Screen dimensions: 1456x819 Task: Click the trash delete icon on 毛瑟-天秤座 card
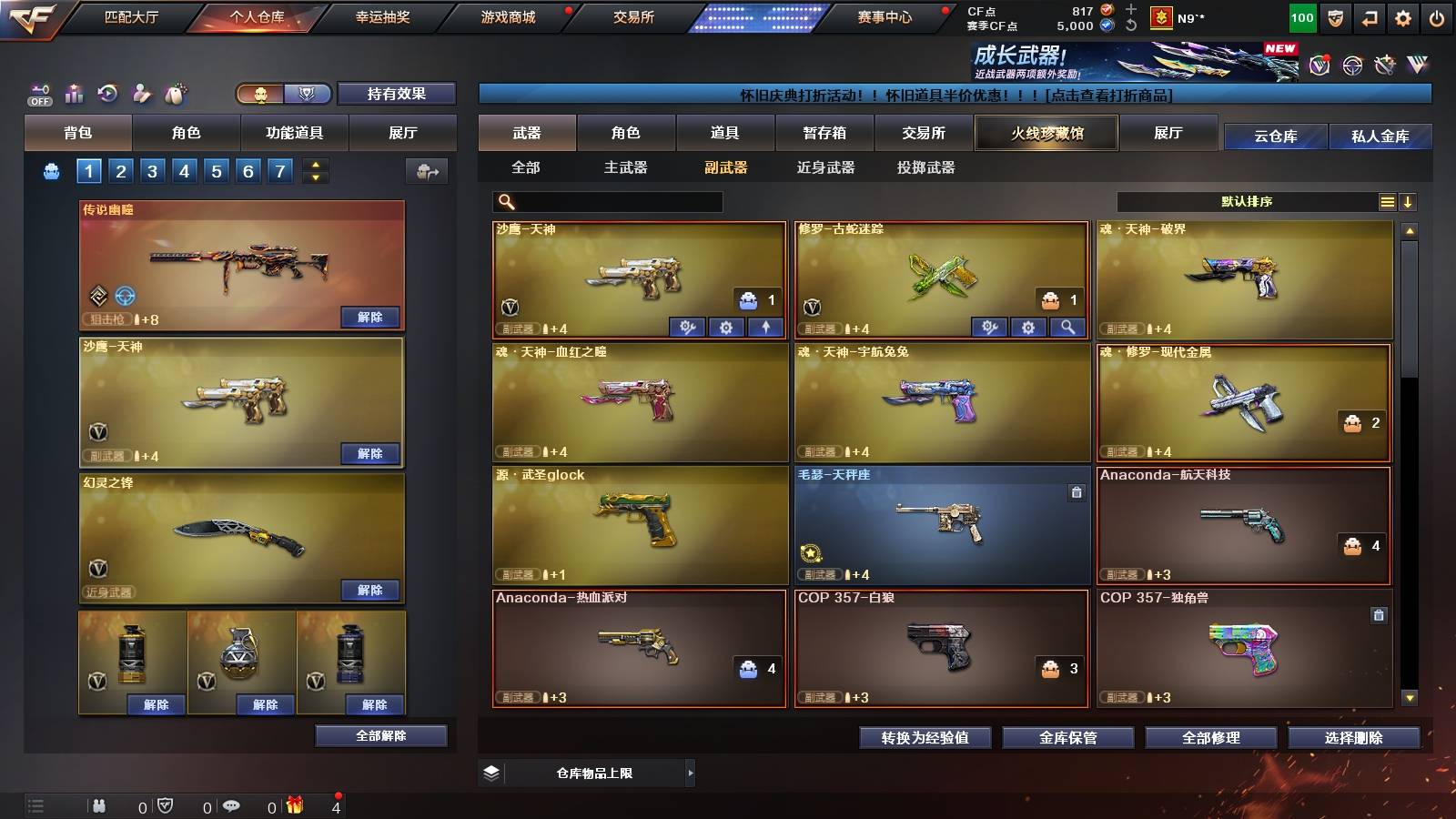click(x=1077, y=491)
